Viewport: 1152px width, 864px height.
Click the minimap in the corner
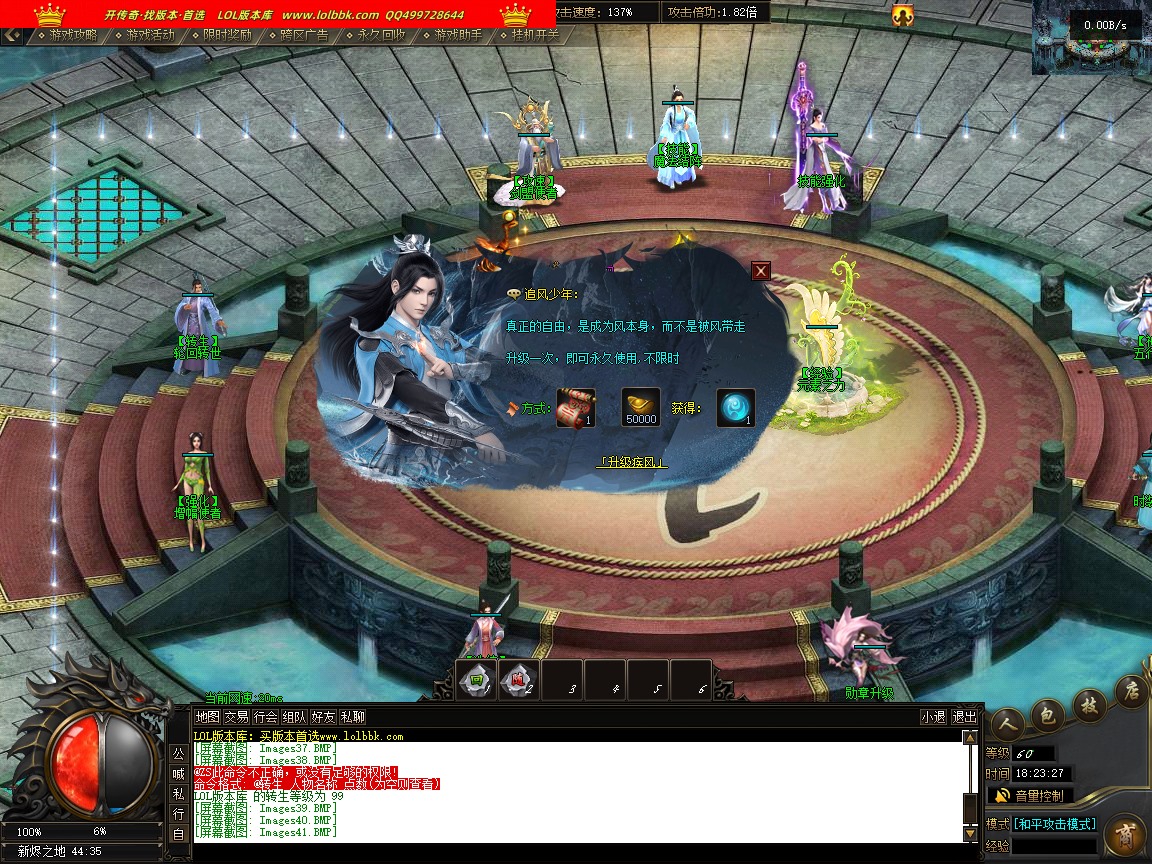1091,37
